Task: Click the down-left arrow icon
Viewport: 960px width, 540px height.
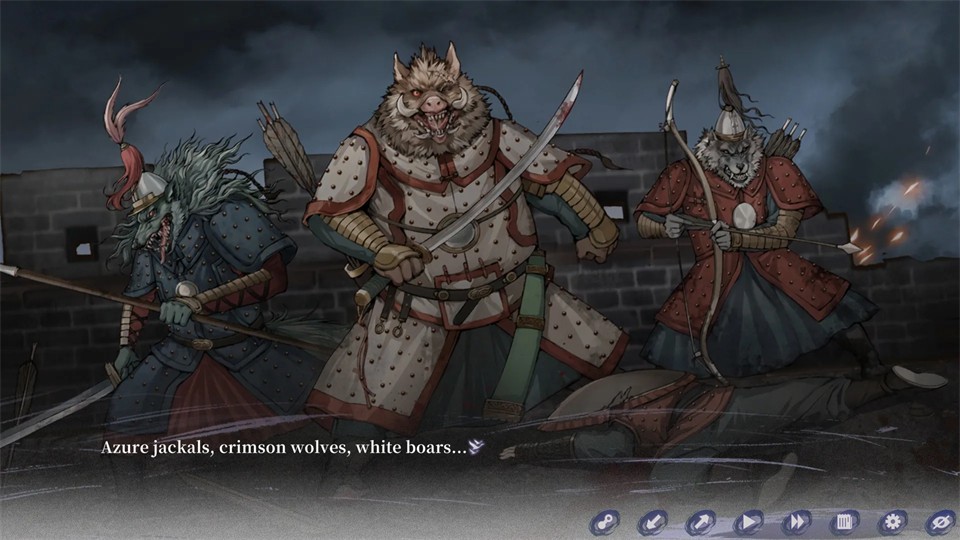Action: tap(653, 521)
